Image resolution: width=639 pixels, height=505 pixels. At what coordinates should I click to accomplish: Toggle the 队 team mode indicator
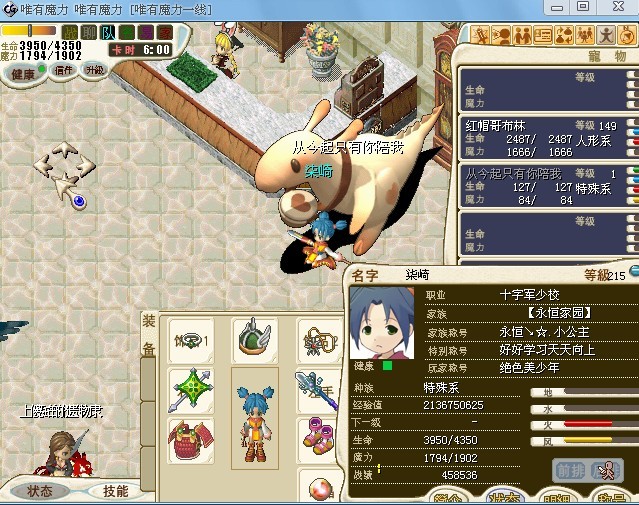point(109,33)
